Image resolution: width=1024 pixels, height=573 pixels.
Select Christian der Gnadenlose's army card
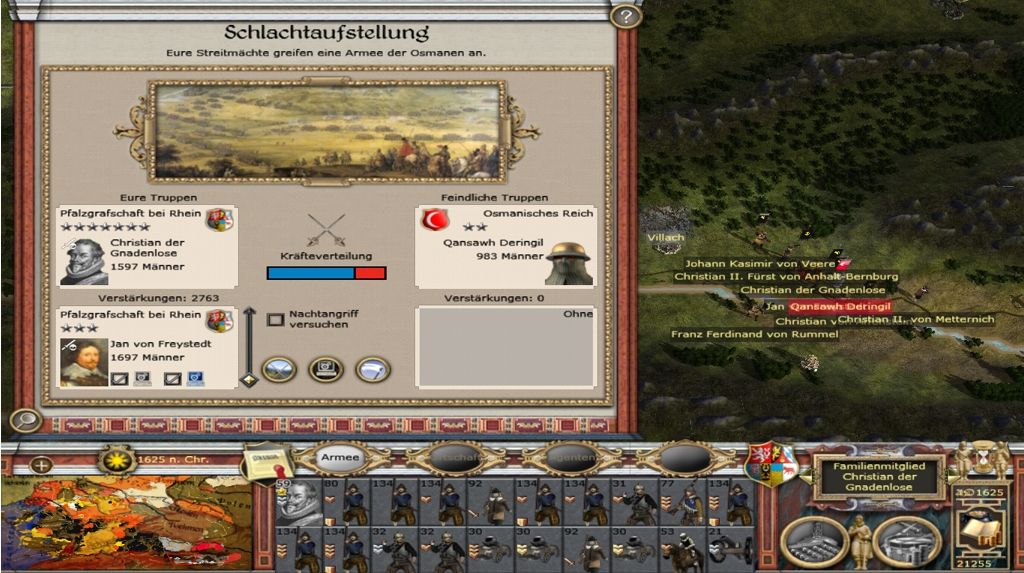click(x=148, y=246)
